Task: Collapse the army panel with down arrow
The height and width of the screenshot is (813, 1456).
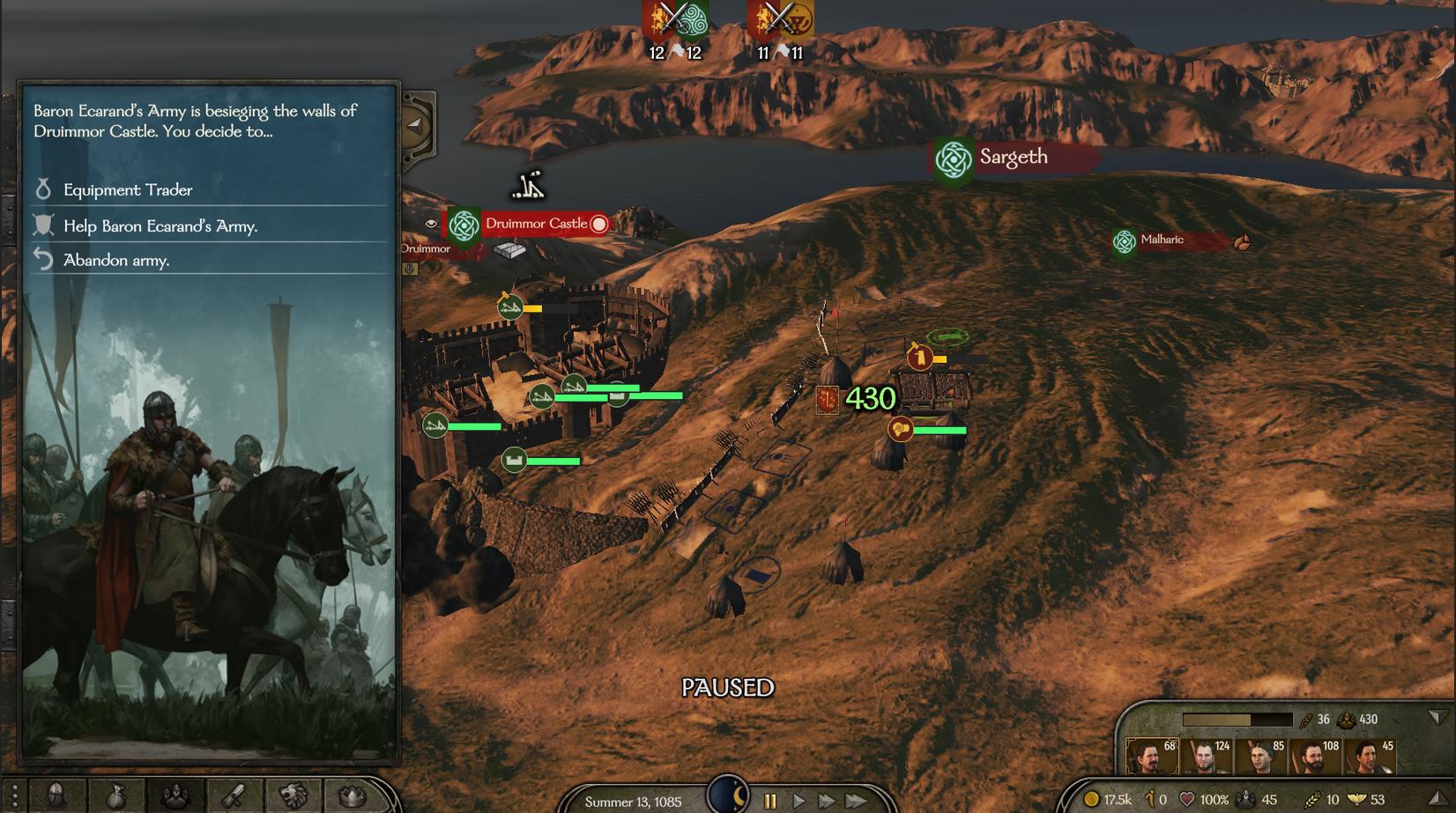Action: (1437, 718)
